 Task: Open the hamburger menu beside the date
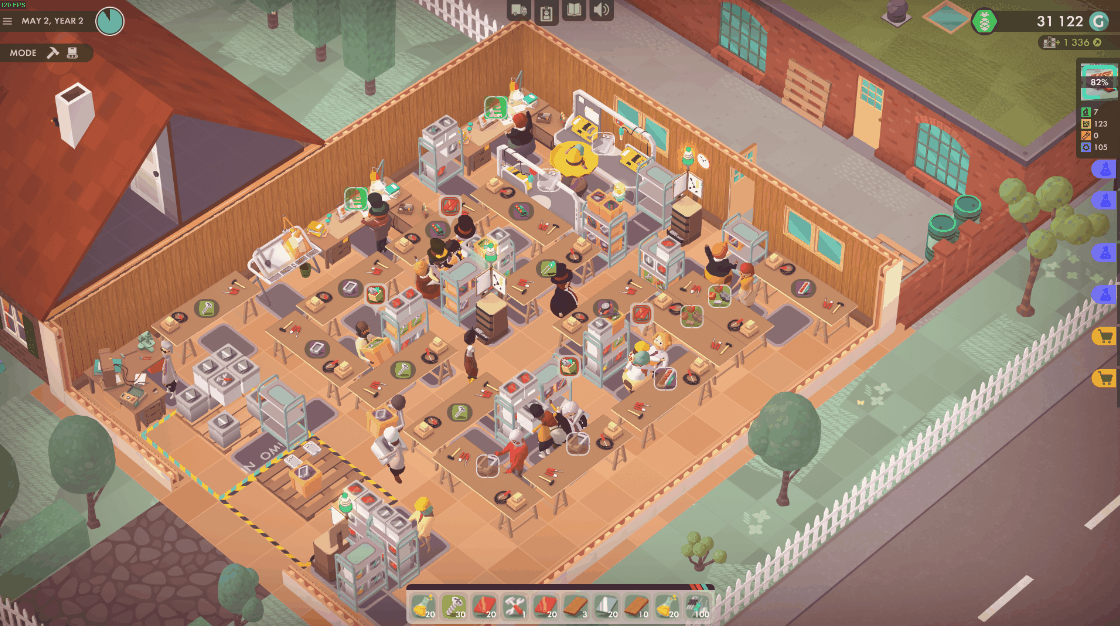tap(9, 21)
